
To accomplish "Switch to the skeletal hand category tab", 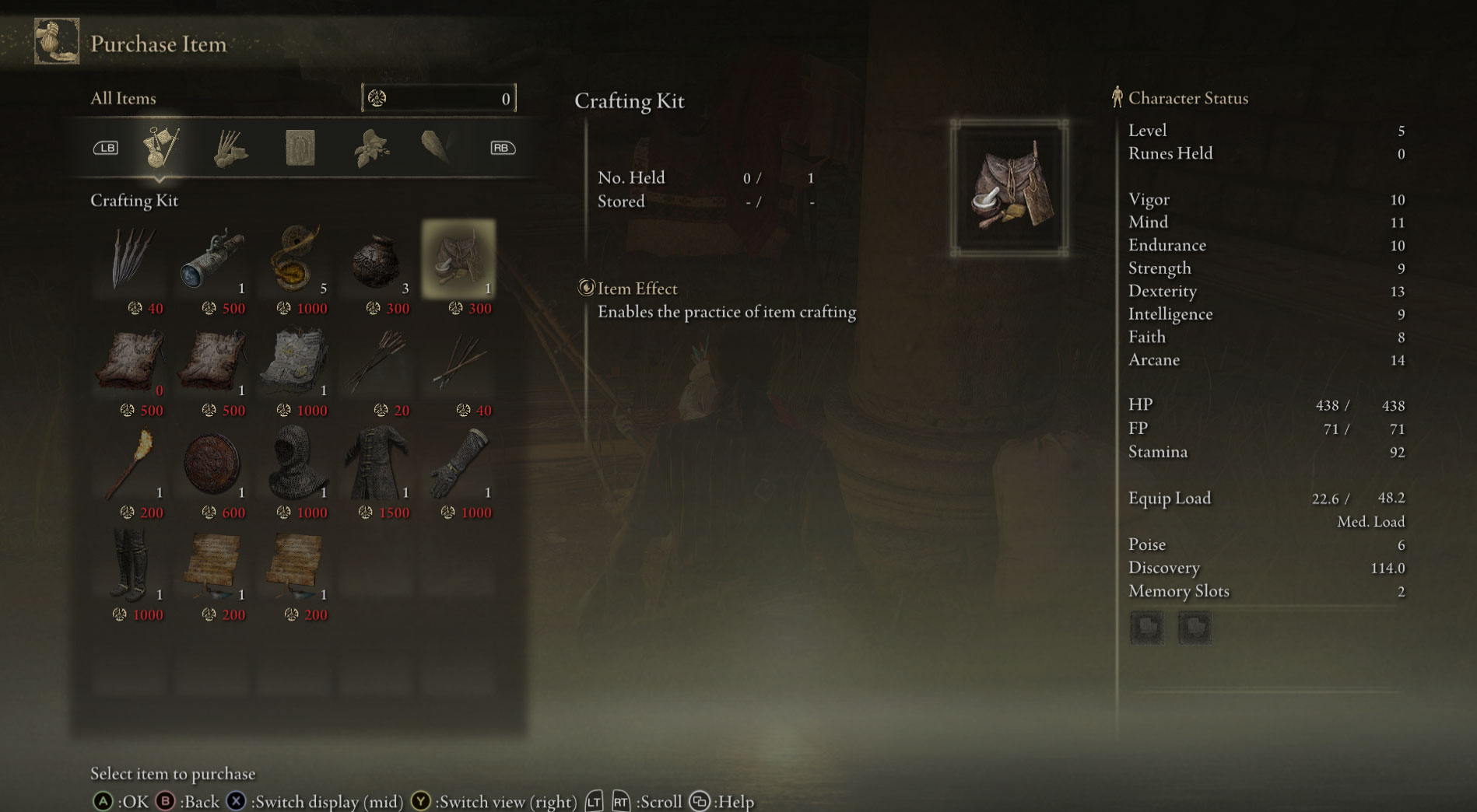I will click(230, 148).
